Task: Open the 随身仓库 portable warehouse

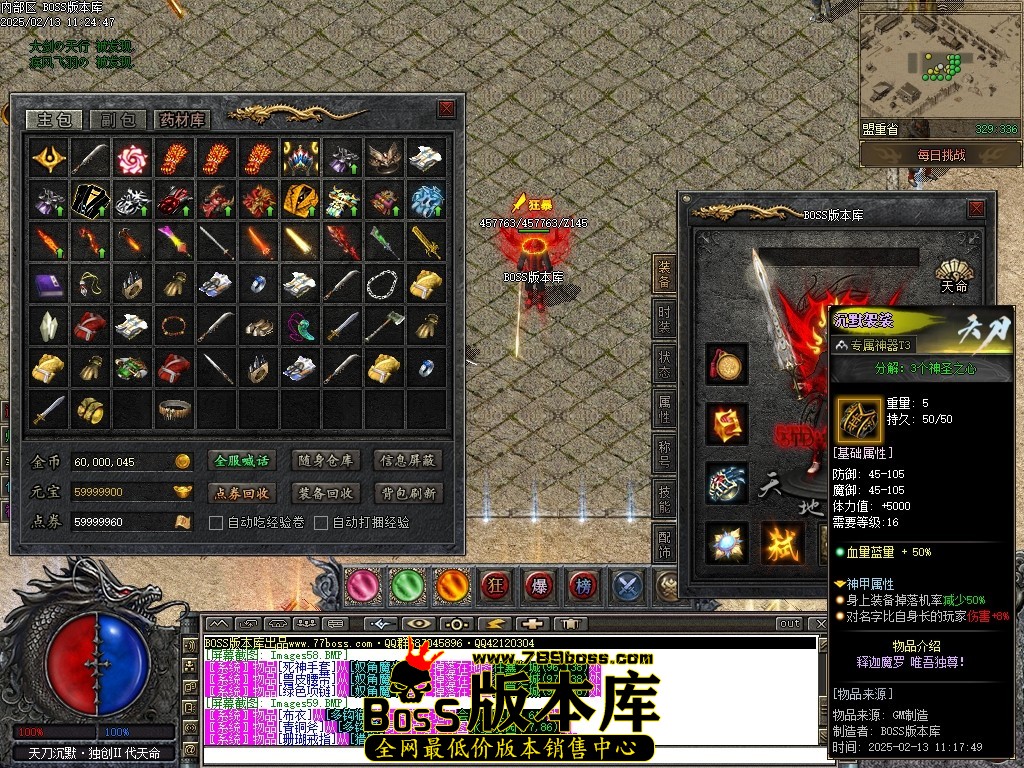Action: (x=324, y=461)
